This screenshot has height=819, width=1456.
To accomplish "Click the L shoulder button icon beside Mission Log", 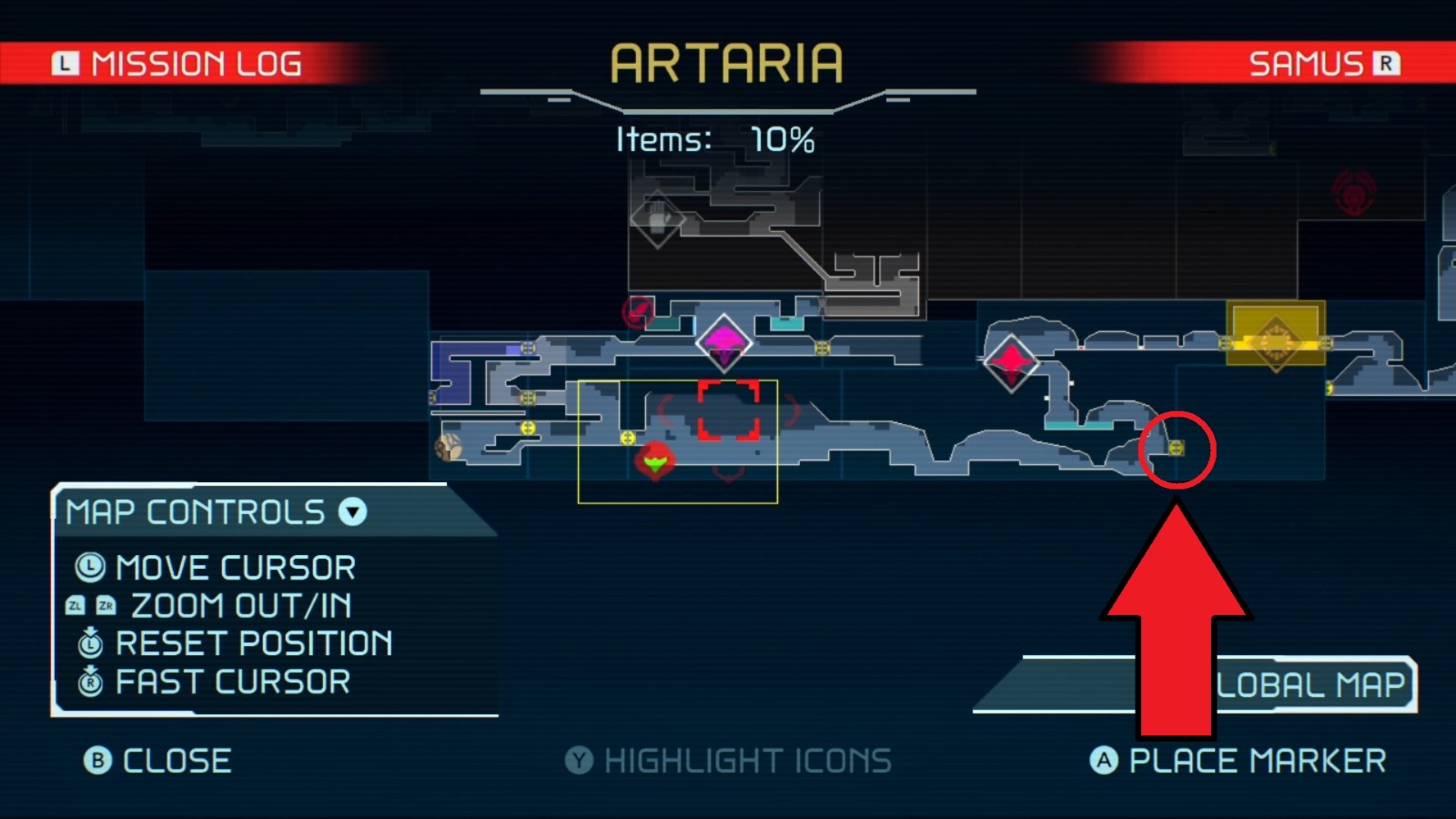I will point(66,62).
